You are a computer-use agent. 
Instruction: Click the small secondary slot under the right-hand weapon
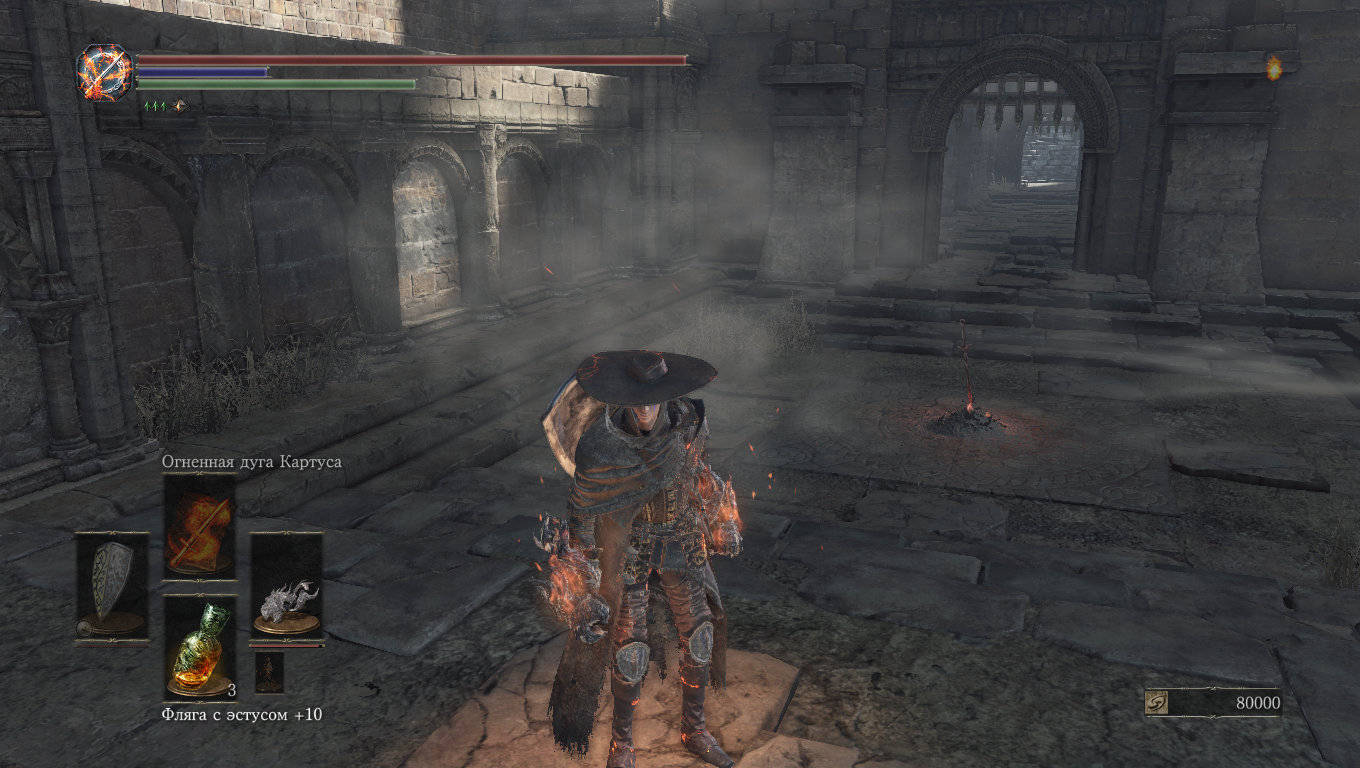click(x=269, y=672)
